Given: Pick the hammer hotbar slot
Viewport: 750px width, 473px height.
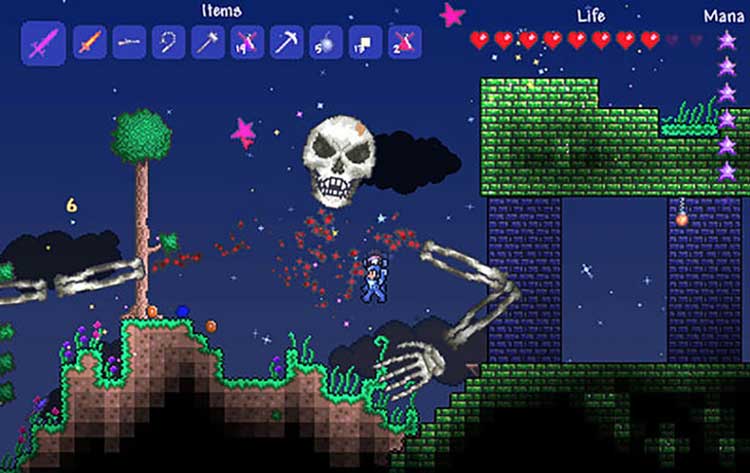Looking at the screenshot, I should click(208, 43).
